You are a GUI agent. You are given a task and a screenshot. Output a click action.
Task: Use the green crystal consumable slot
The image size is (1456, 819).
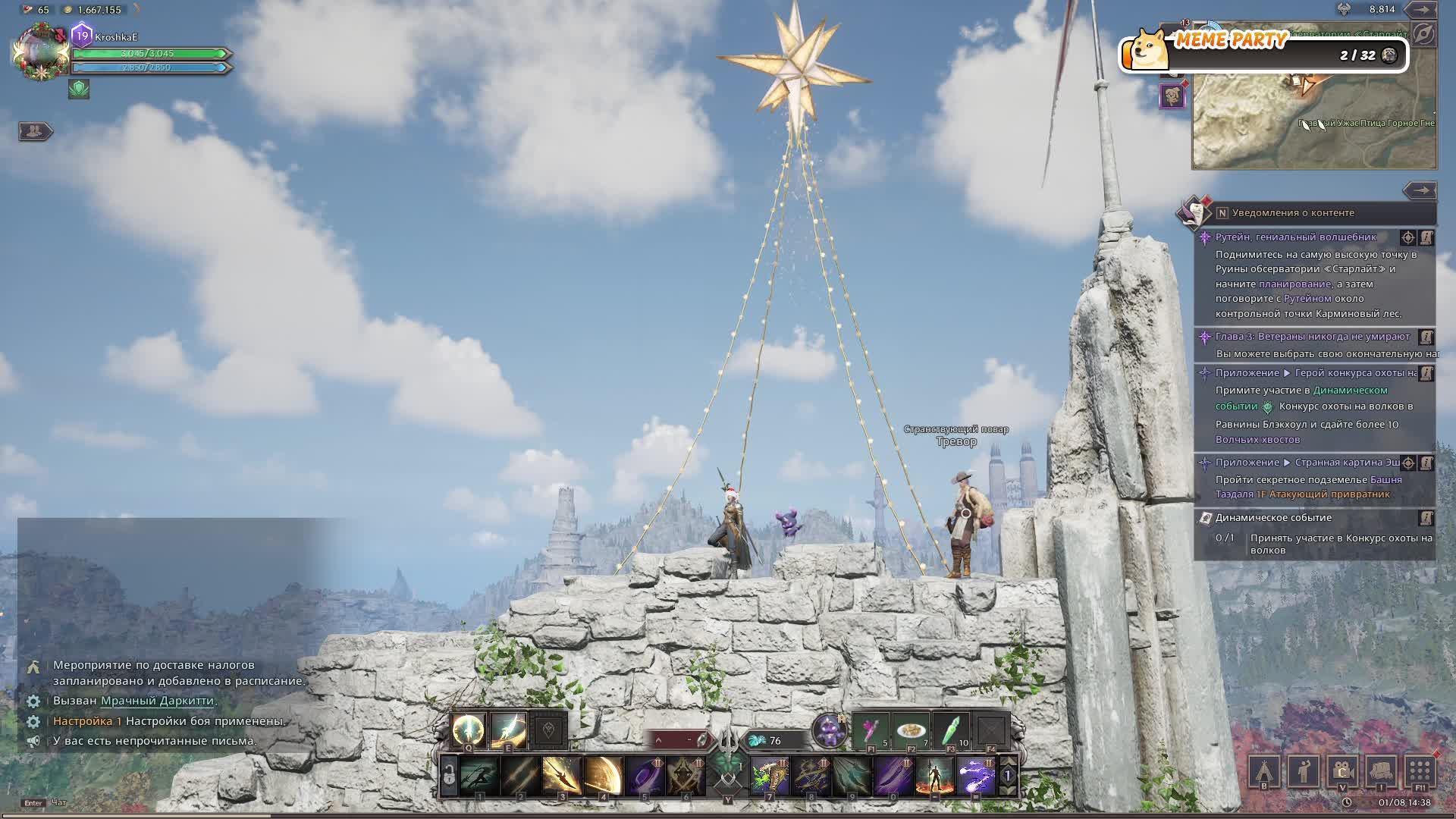point(951,730)
